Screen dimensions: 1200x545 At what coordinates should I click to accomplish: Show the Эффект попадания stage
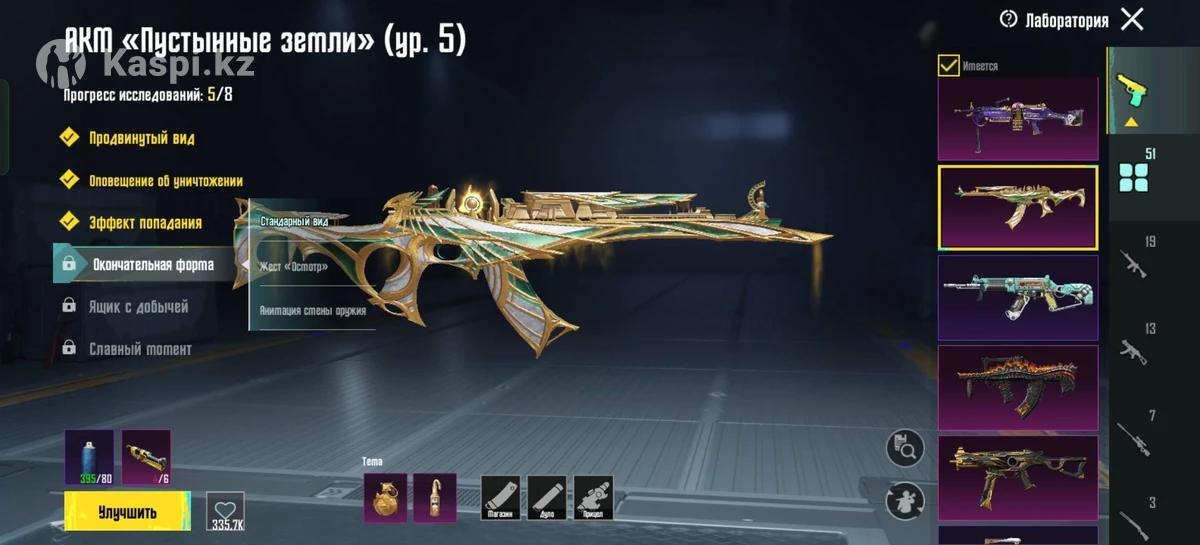pyautogui.click(x=145, y=222)
